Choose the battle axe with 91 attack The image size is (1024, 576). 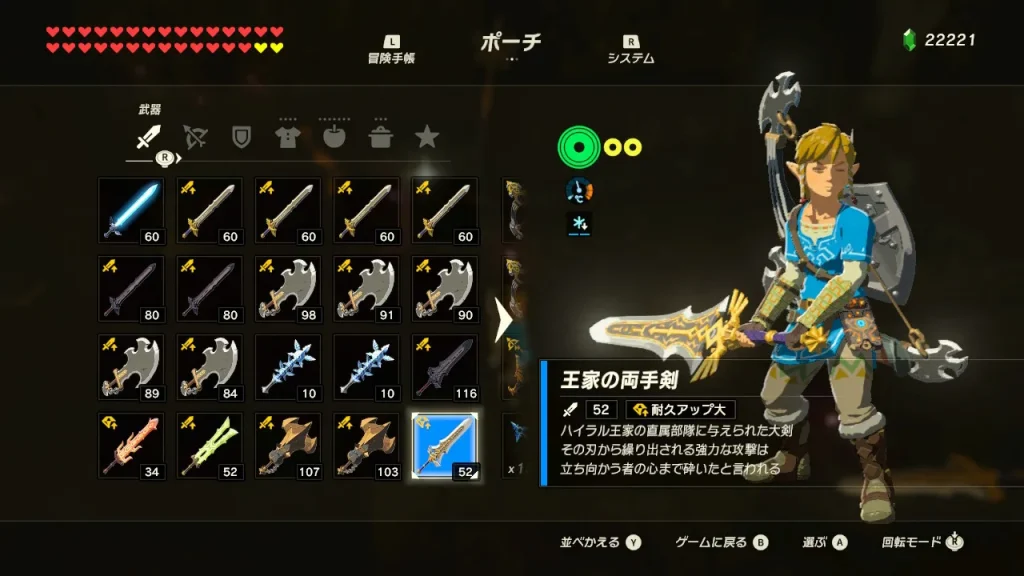pyautogui.click(x=366, y=288)
